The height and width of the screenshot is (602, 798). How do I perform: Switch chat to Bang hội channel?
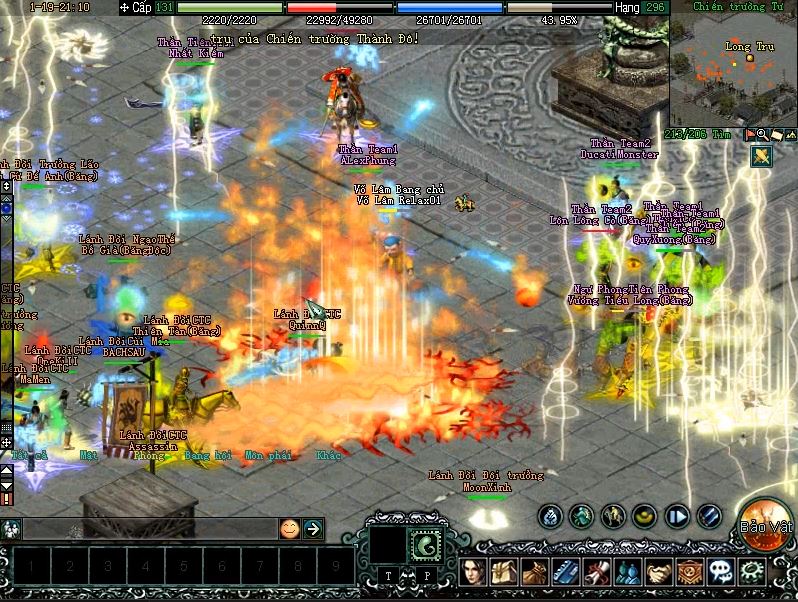click(x=208, y=455)
